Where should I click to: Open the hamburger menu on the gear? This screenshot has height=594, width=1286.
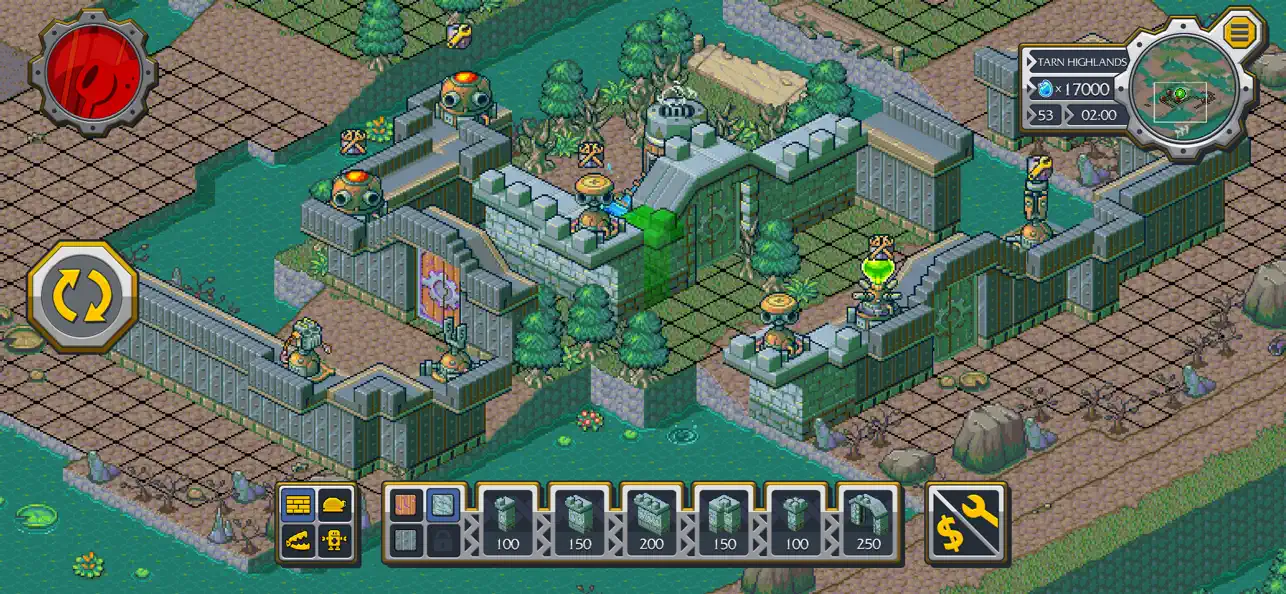[x=1239, y=31]
